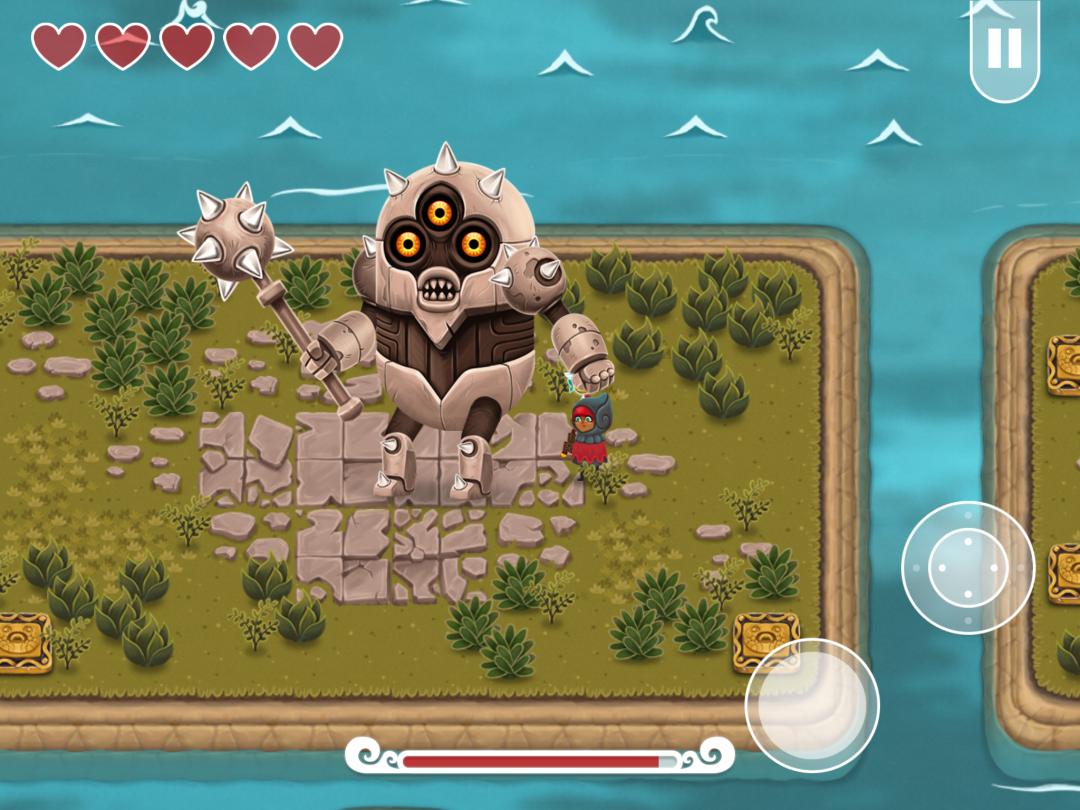Pause the game with the pause button

coord(1004,48)
